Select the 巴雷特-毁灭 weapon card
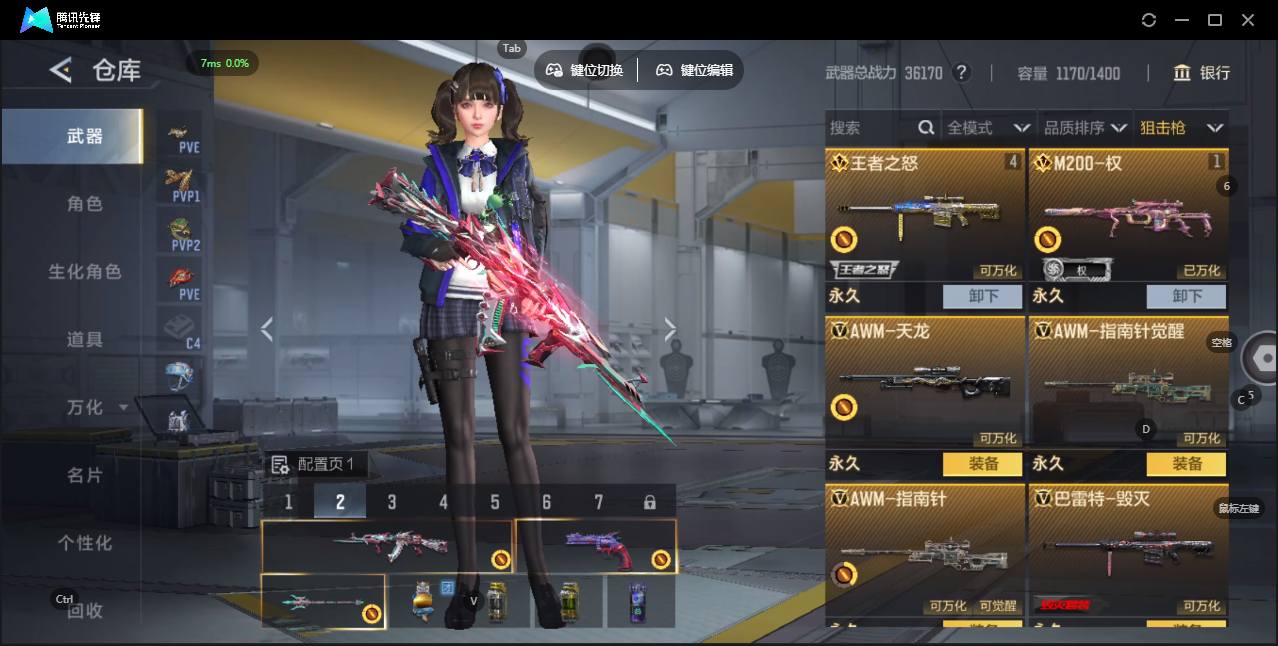 tap(1128, 550)
